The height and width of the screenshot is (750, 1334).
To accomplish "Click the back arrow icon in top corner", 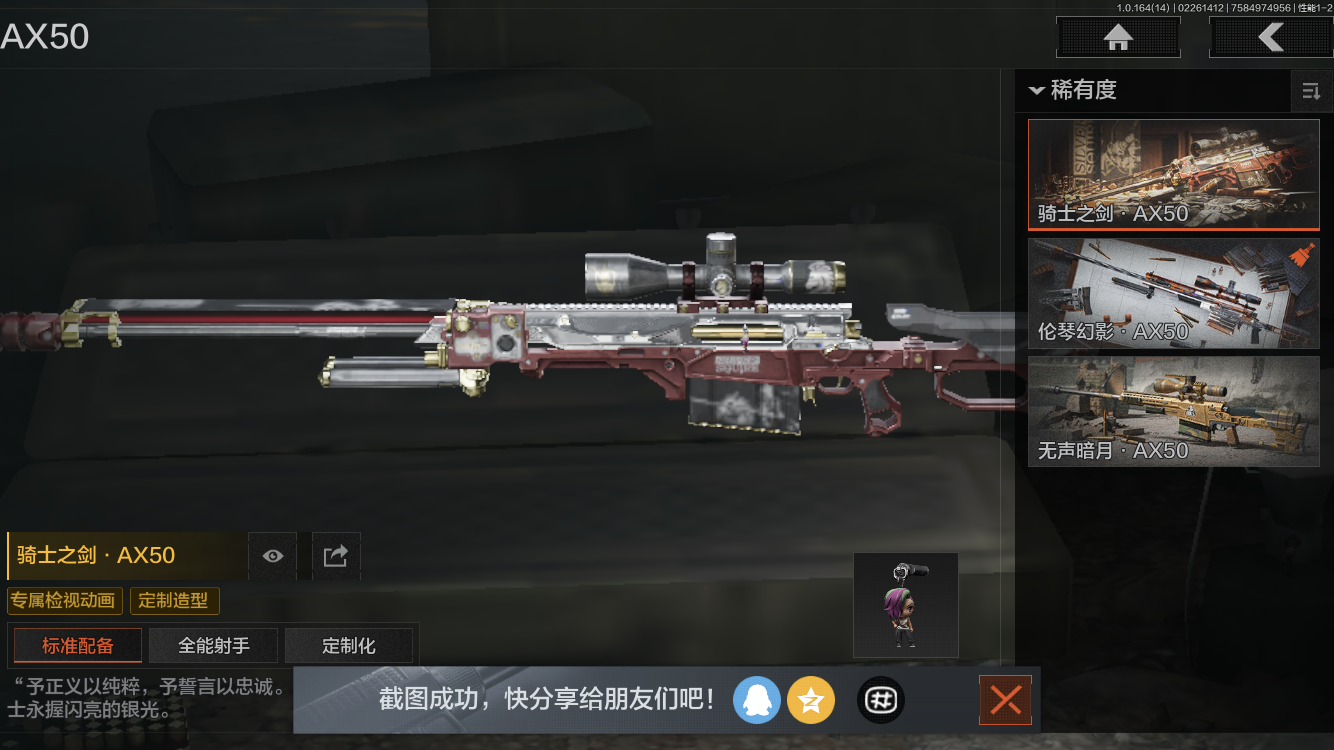I will point(1272,37).
